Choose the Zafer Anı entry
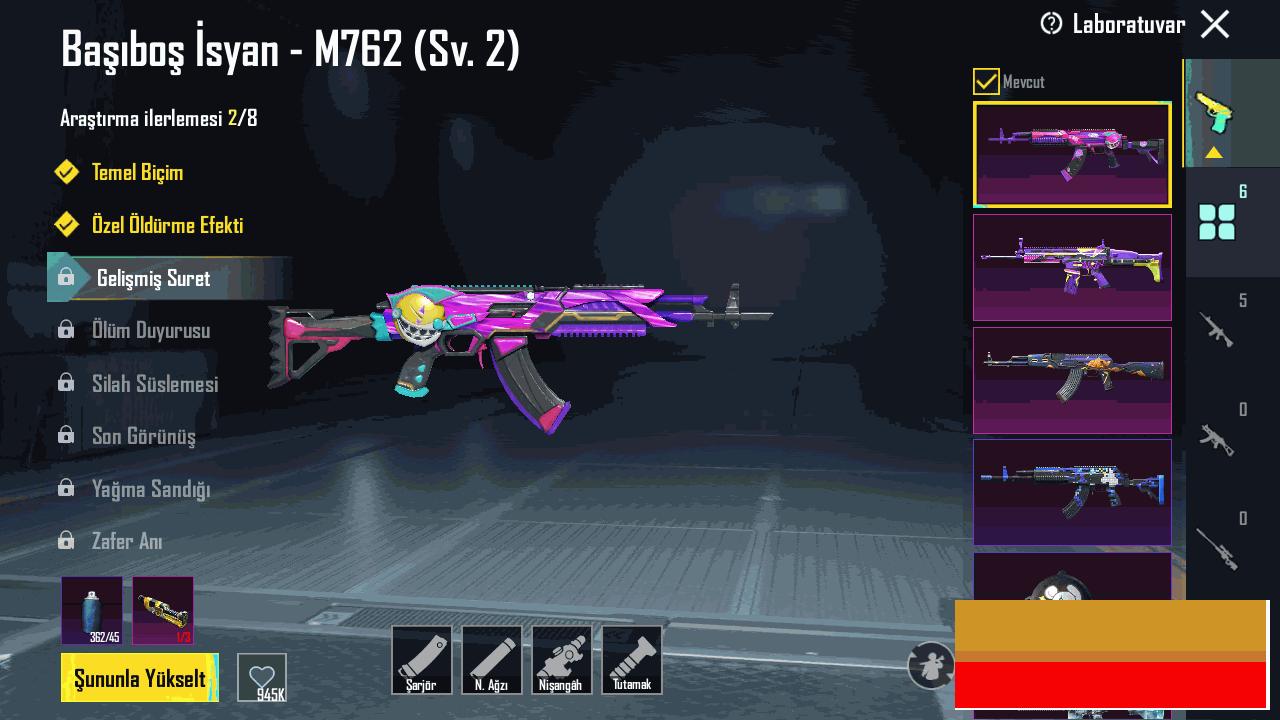Screen dimensions: 1280x720 pos(127,541)
